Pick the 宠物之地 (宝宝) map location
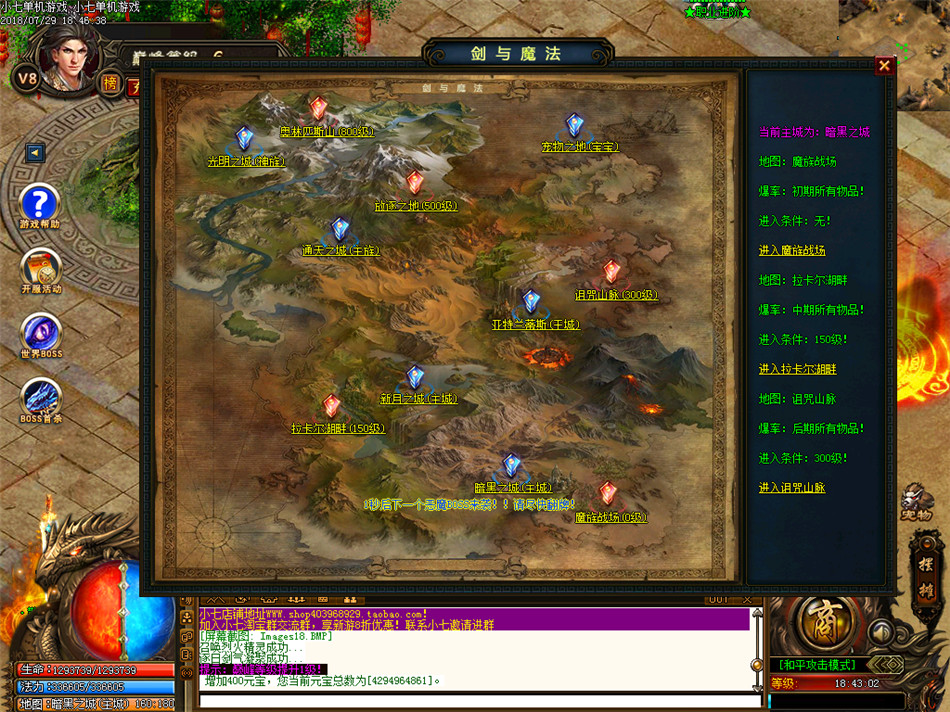 574,125
